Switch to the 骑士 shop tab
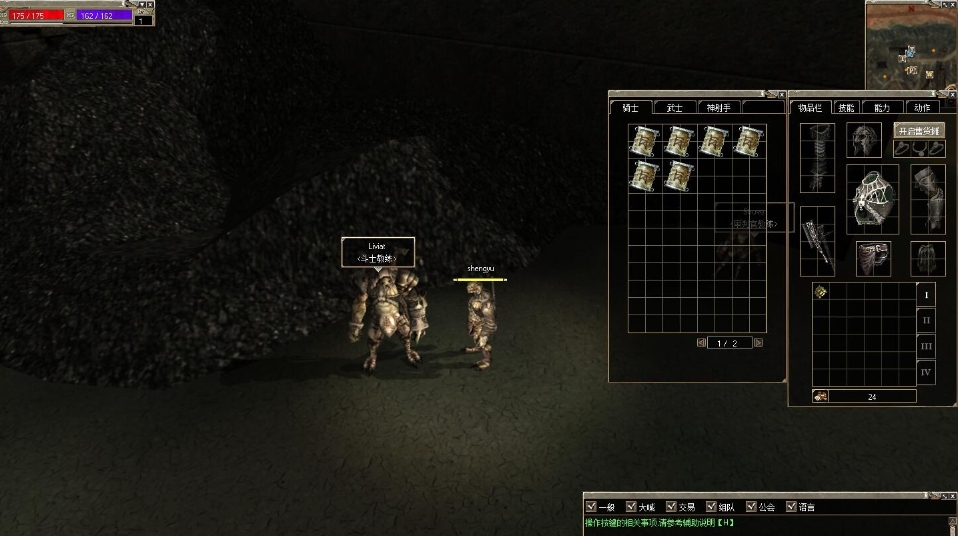Image resolution: width=958 pixels, height=536 pixels. 630,107
